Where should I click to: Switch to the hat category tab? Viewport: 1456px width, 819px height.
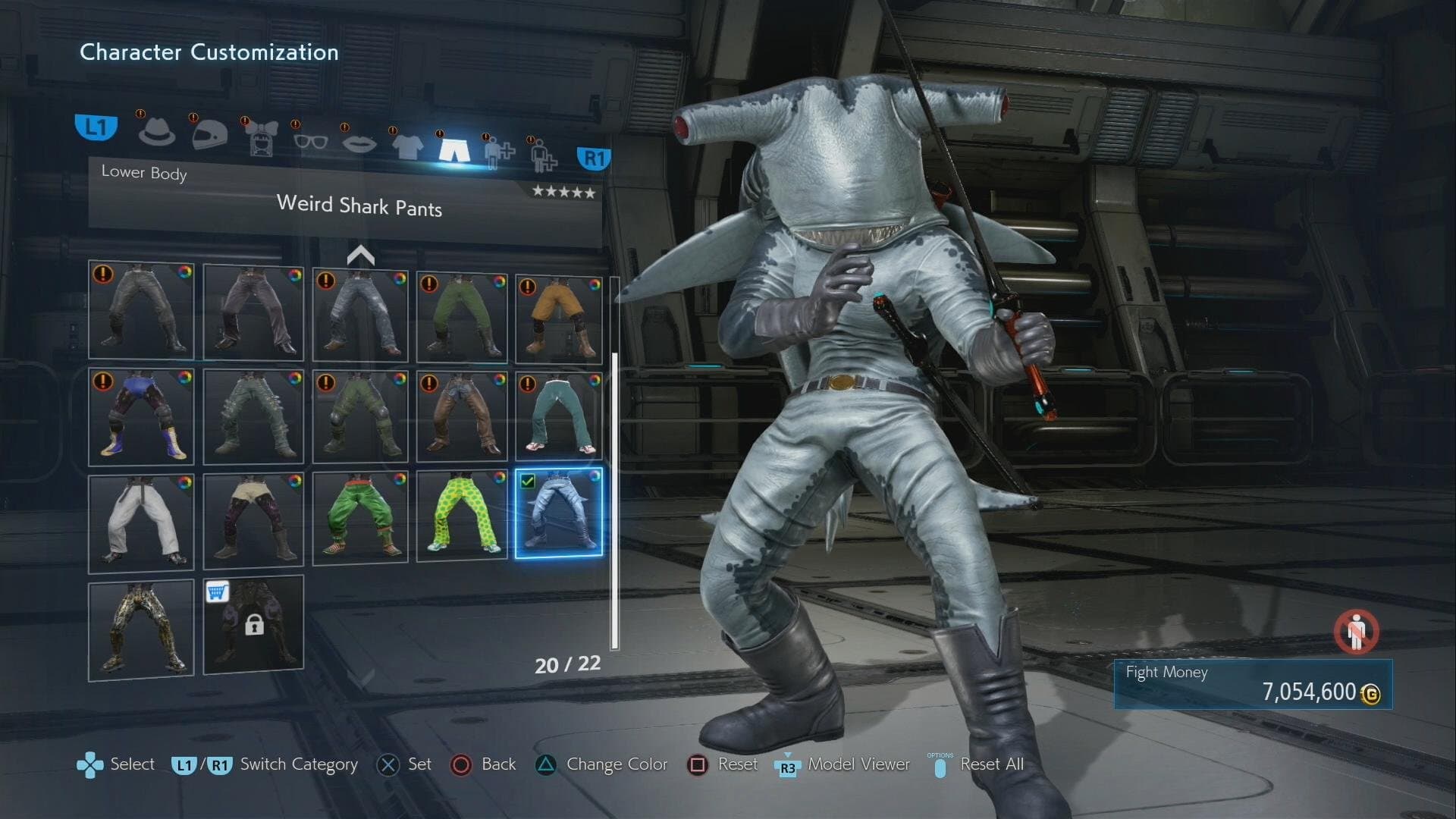[156, 132]
